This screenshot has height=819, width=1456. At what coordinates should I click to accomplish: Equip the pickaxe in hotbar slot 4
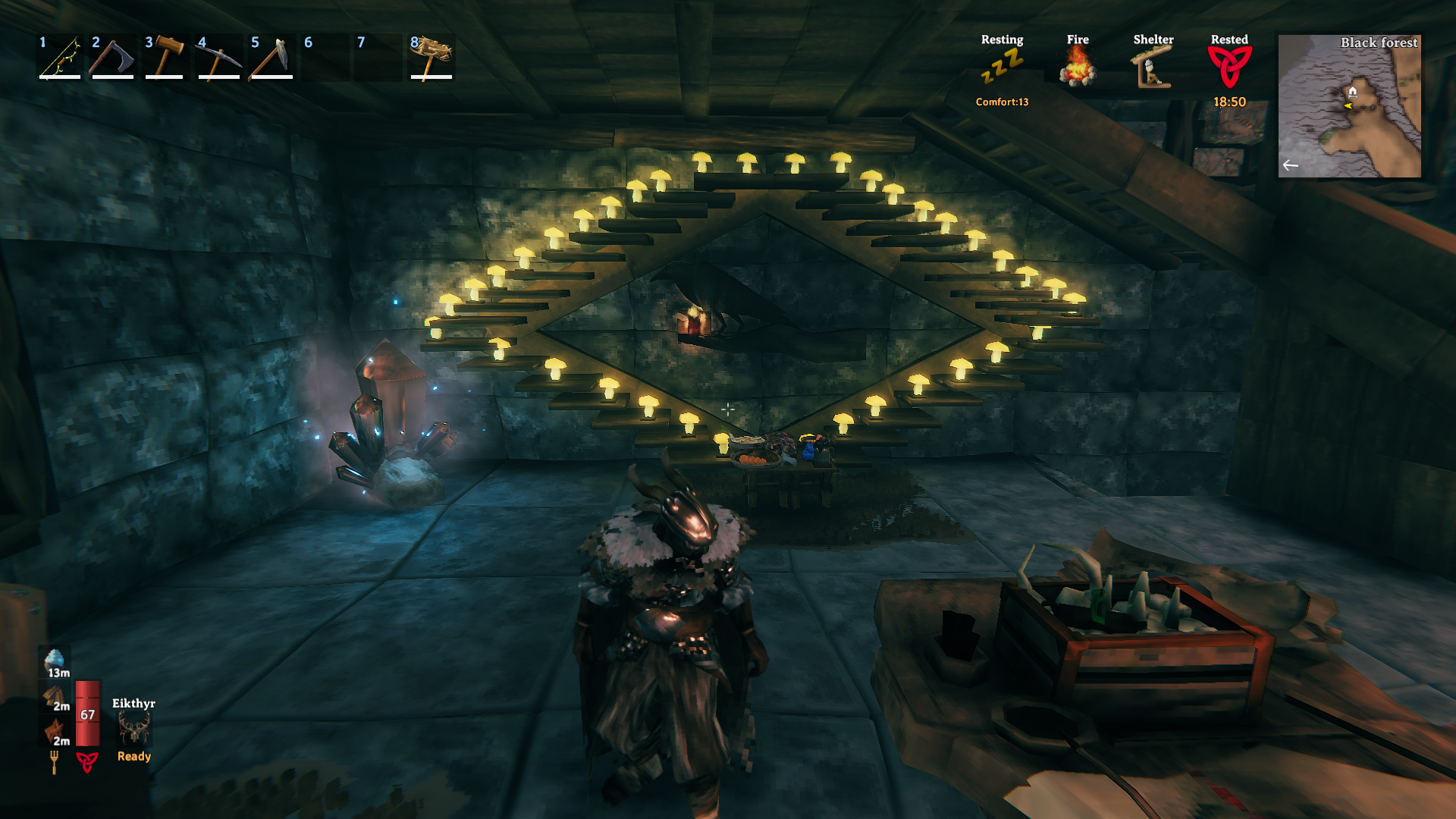pyautogui.click(x=218, y=58)
